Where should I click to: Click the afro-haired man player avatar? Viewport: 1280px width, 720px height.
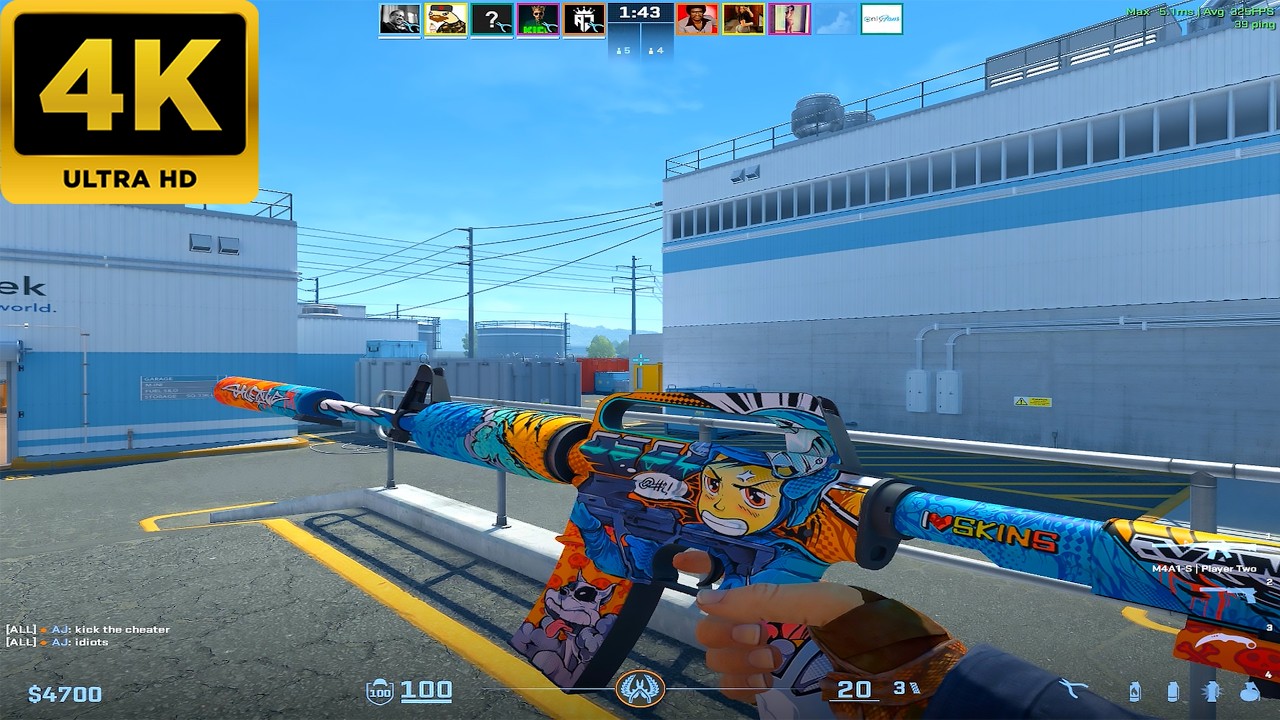(x=697, y=19)
